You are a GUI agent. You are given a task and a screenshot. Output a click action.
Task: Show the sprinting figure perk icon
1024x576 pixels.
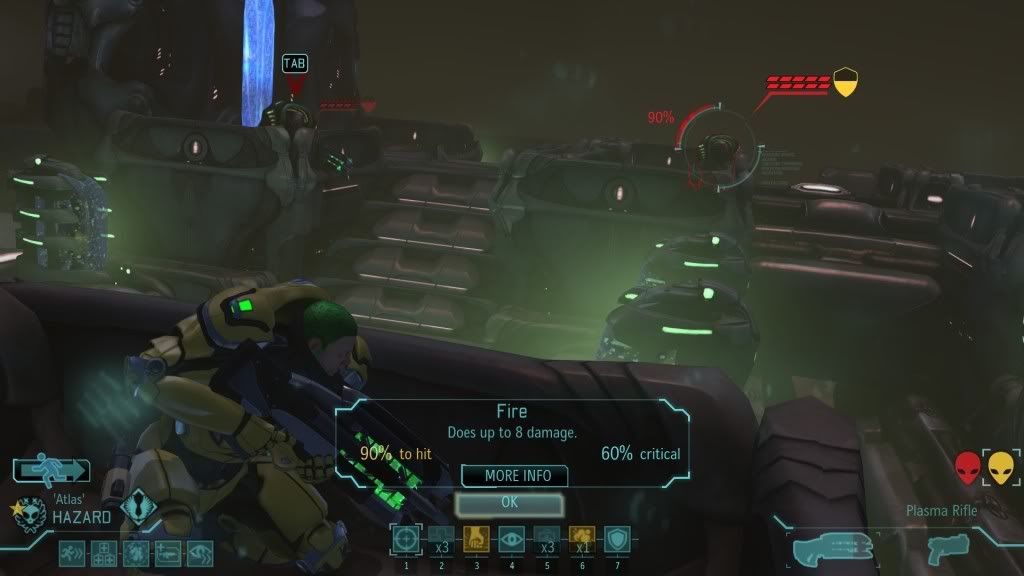[72, 553]
